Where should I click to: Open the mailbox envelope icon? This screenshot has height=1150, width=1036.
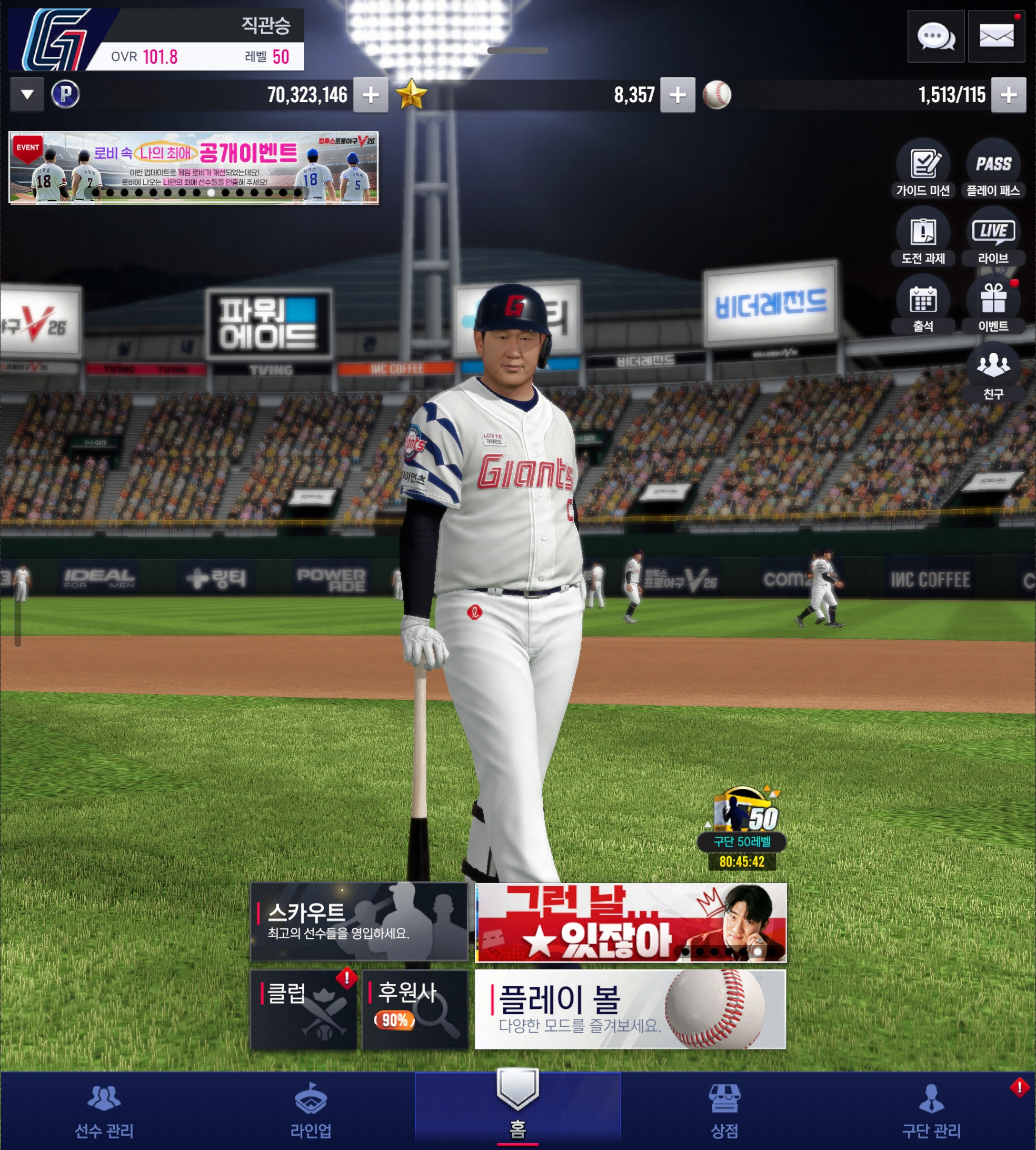(x=996, y=37)
